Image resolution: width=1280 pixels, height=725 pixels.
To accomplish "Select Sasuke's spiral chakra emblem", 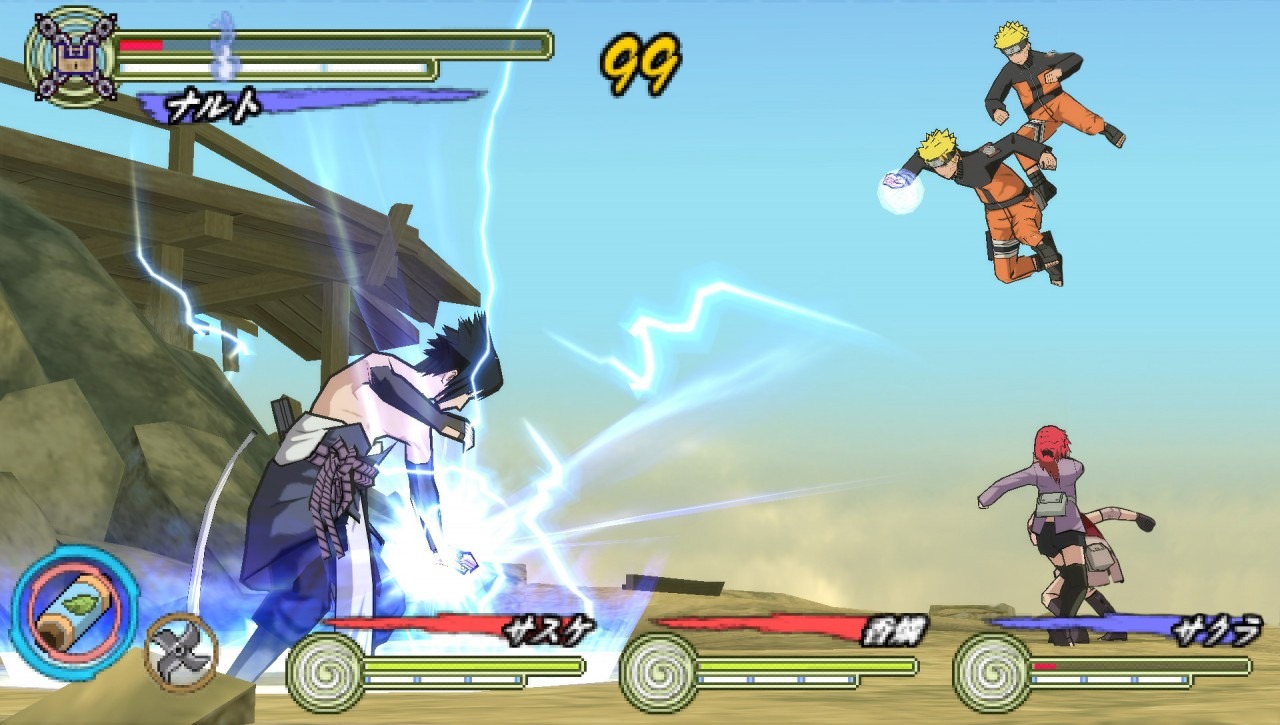I will [326, 671].
